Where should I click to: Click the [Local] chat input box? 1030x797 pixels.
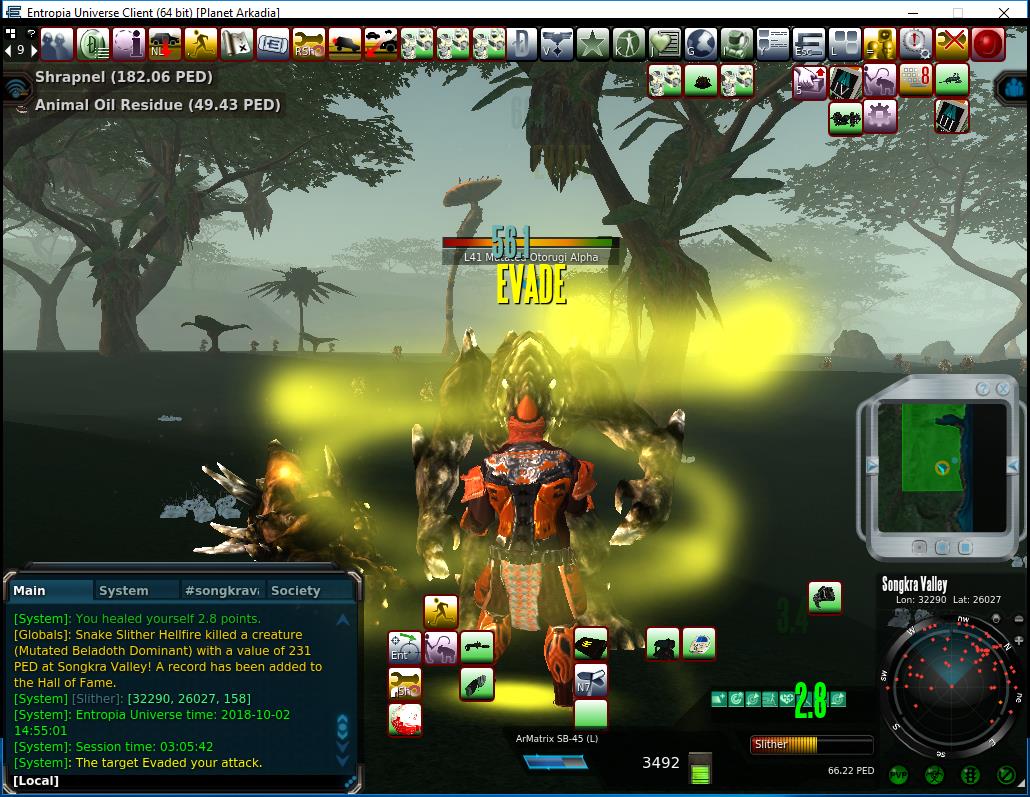[180, 780]
